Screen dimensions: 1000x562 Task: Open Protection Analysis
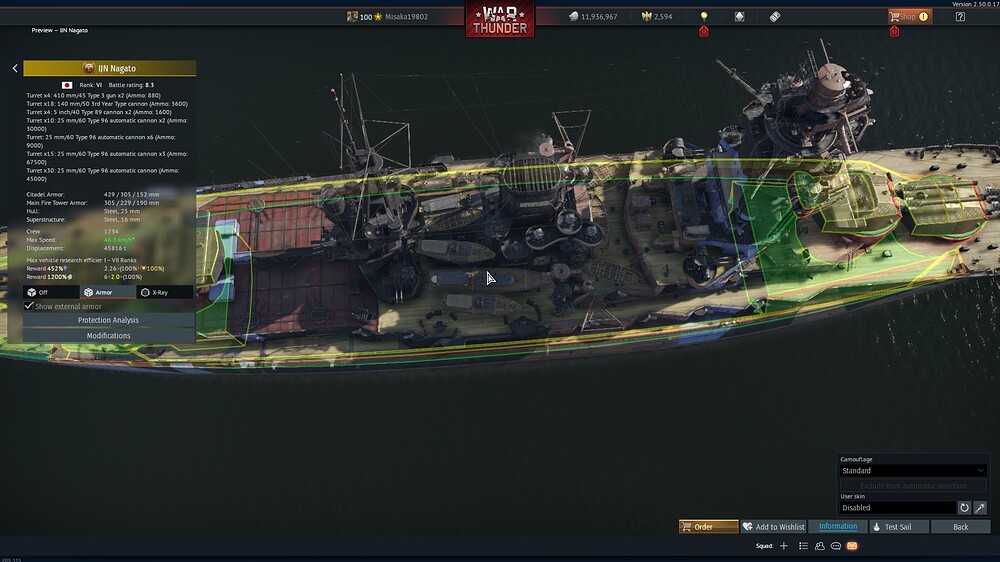(x=108, y=320)
